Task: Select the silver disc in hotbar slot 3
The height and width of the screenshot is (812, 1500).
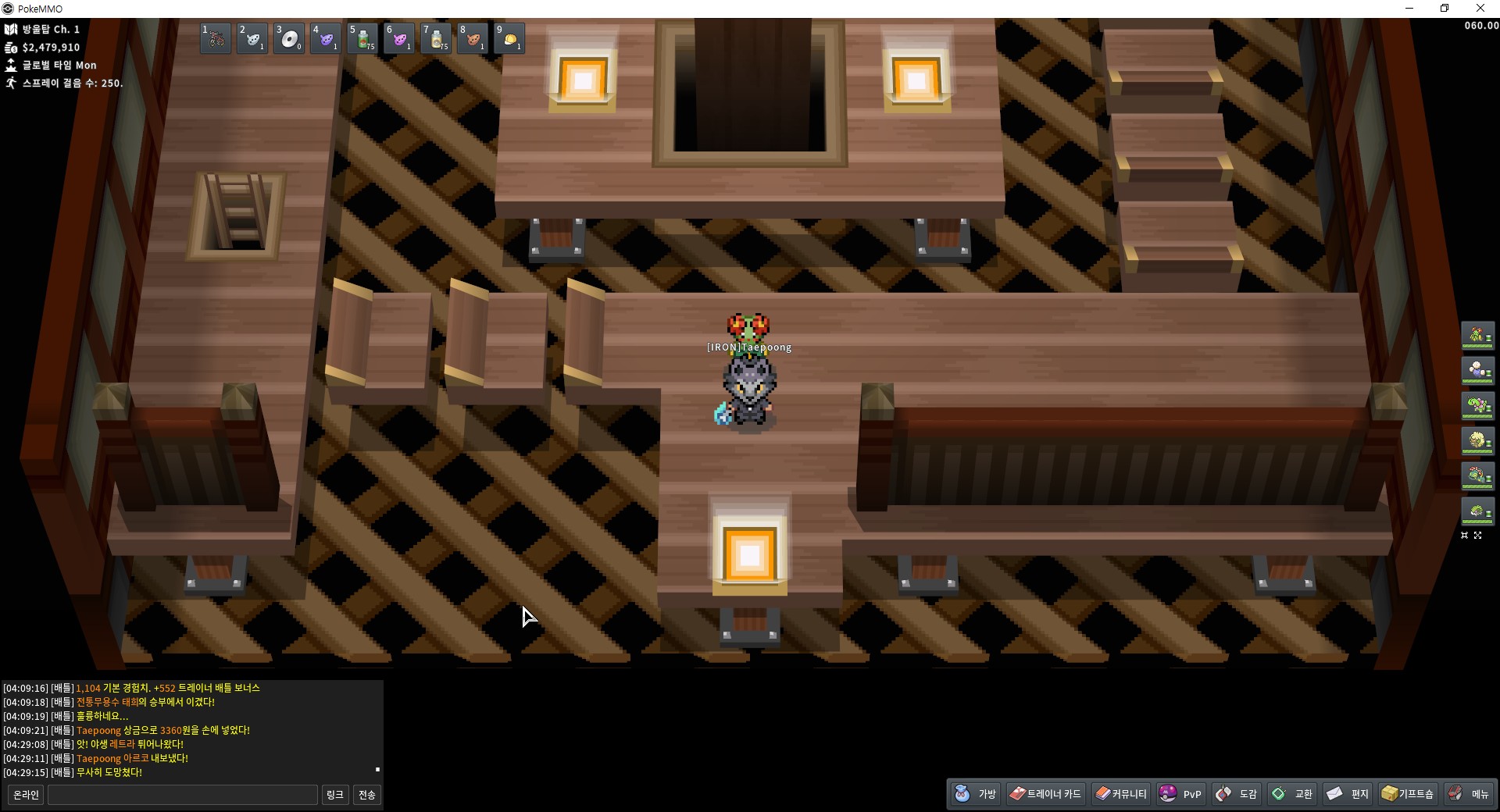Action: (289, 38)
